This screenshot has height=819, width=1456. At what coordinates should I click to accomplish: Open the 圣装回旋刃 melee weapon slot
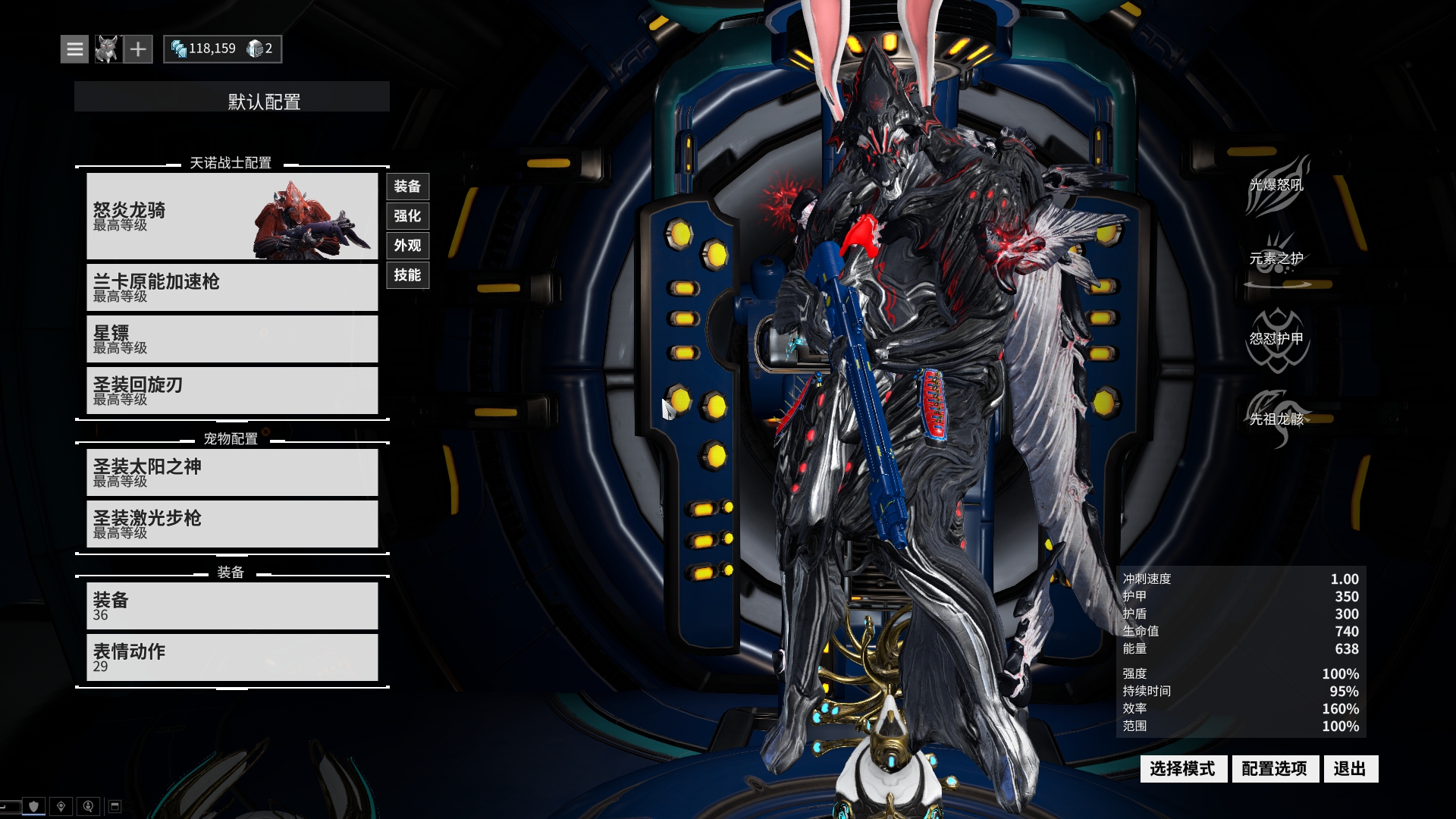tap(232, 391)
